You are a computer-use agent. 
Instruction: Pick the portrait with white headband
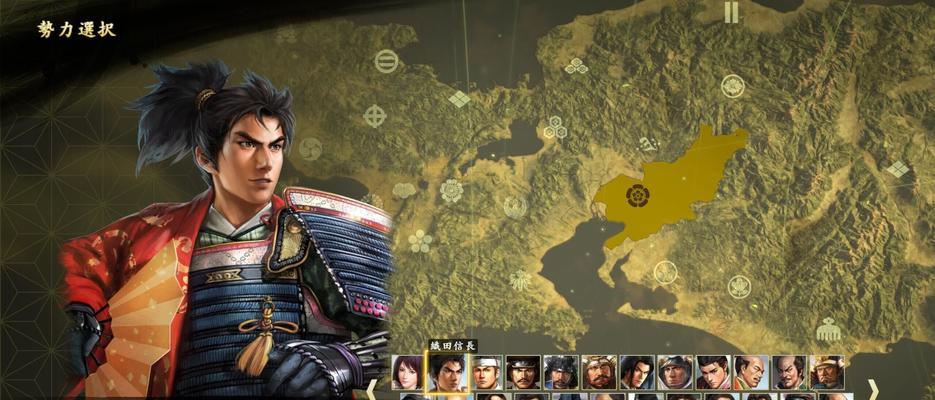pos(485,372)
